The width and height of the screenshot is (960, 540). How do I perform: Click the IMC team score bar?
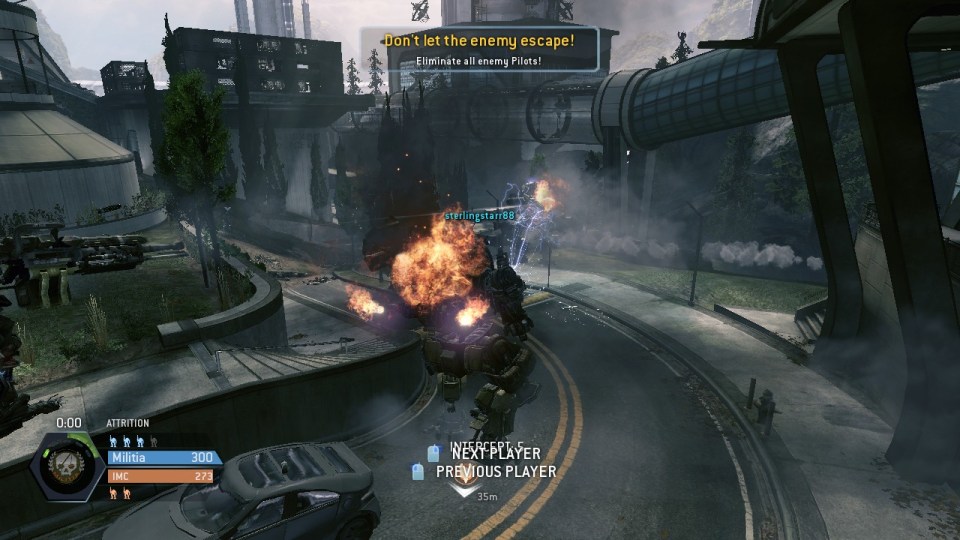(164, 476)
